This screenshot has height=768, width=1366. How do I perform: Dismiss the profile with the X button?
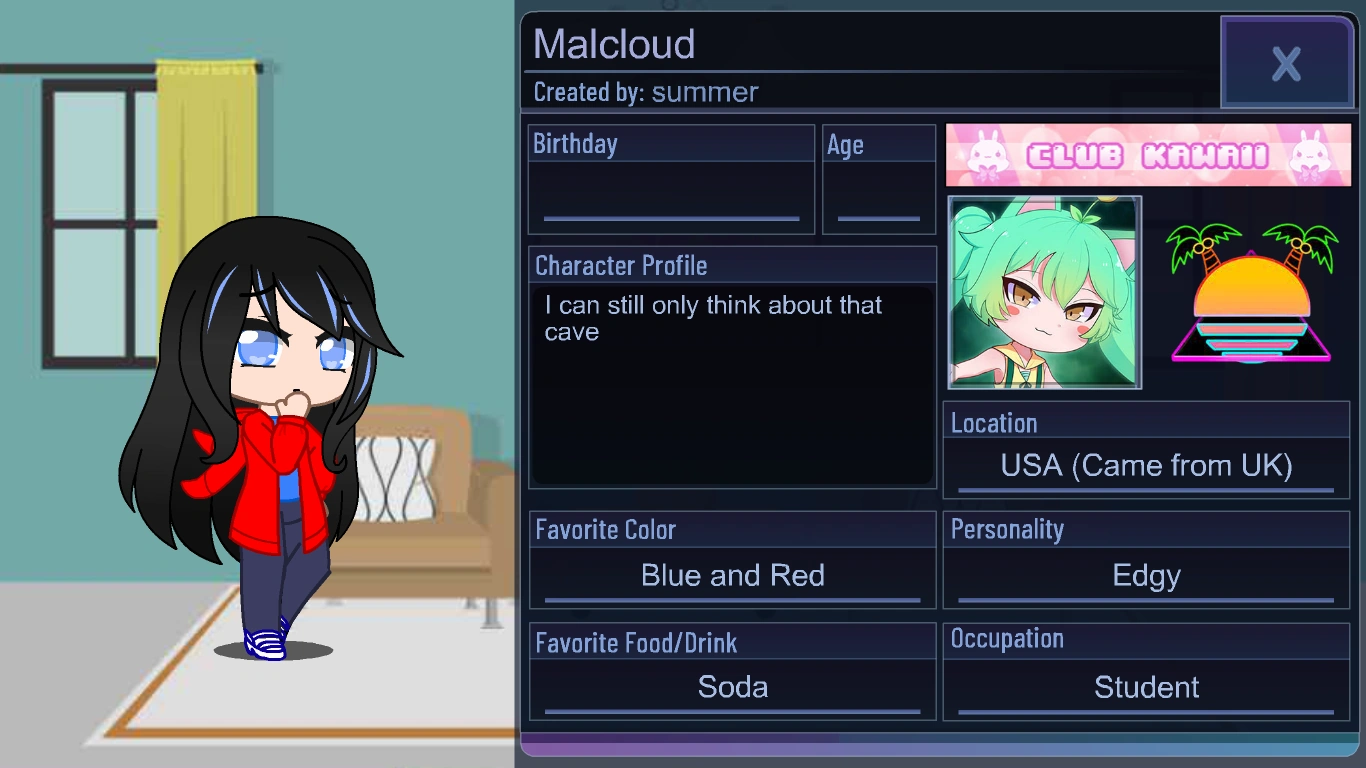click(1287, 63)
